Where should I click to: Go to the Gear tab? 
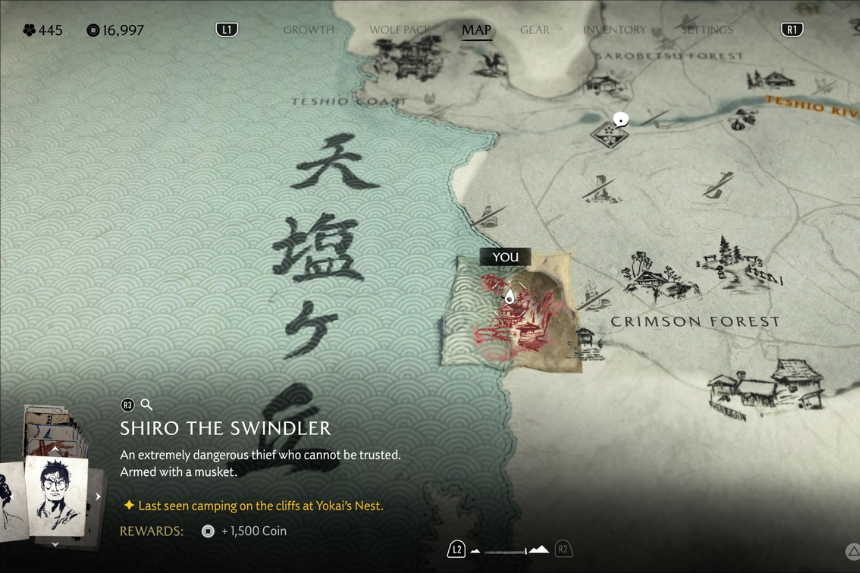pyautogui.click(x=535, y=30)
